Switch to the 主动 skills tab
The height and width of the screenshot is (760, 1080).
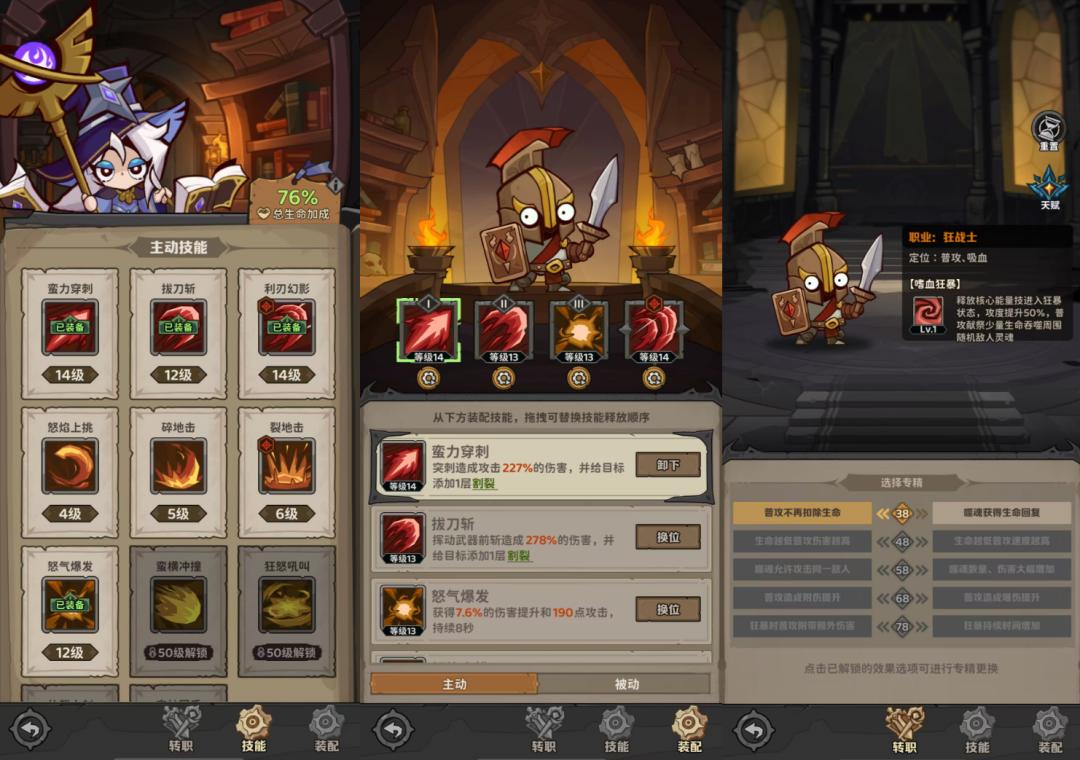pos(454,684)
